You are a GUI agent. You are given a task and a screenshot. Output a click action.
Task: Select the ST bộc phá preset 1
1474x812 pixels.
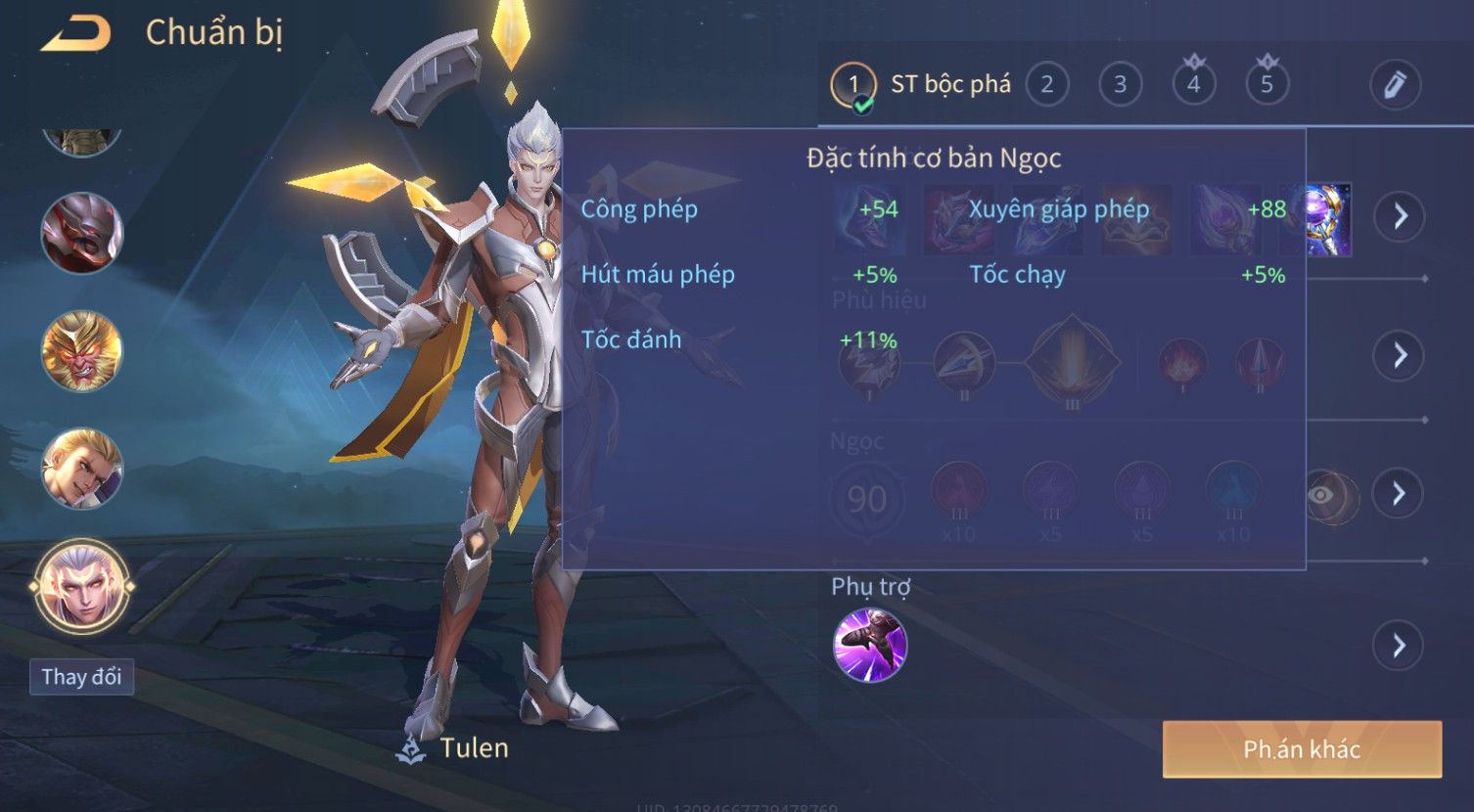(x=853, y=85)
